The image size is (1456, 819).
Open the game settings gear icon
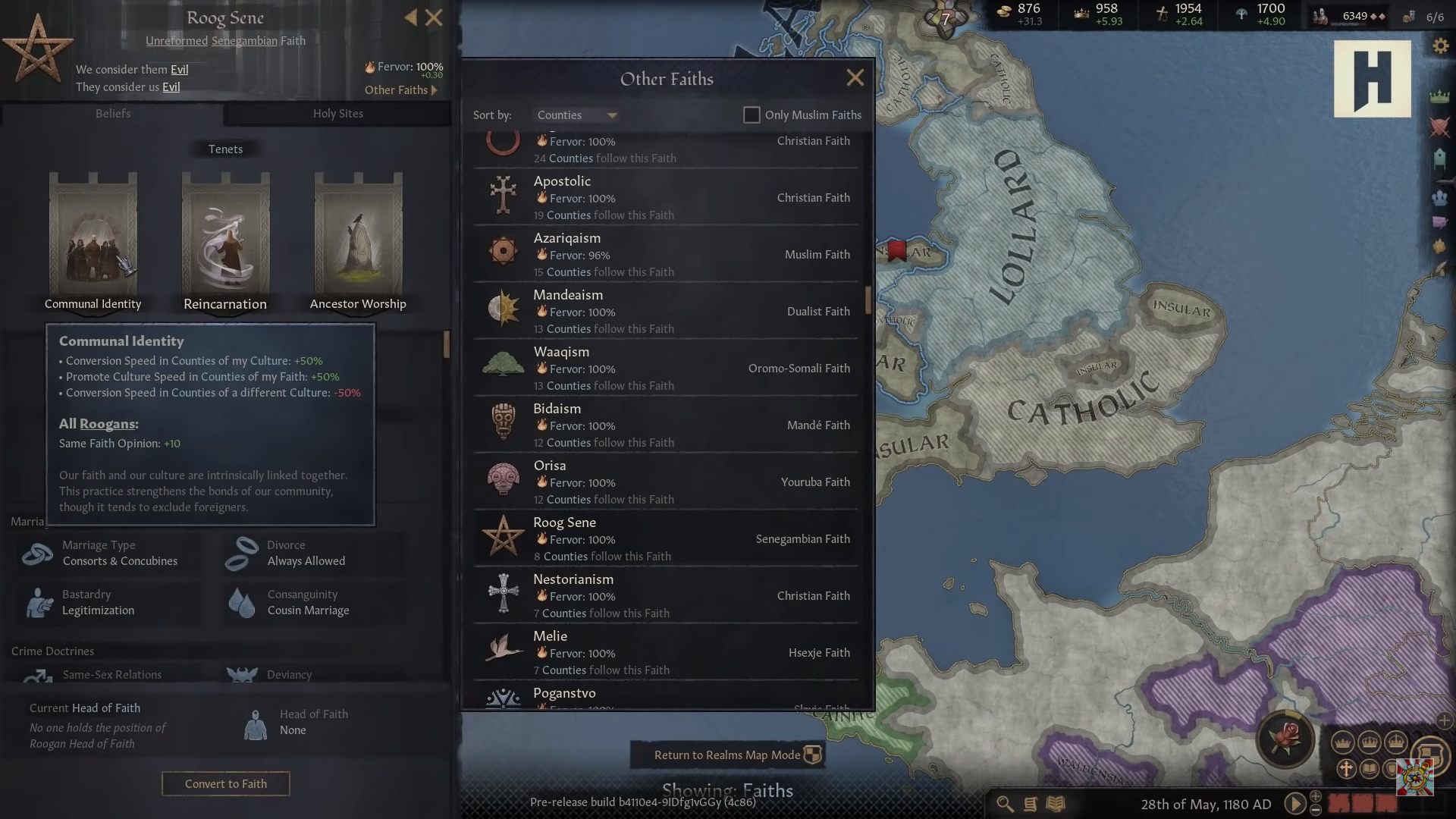point(1439,45)
